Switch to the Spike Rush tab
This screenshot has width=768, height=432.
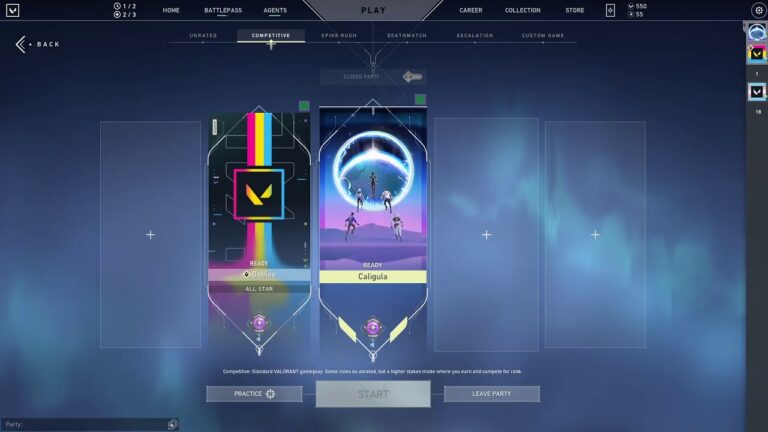click(340, 36)
